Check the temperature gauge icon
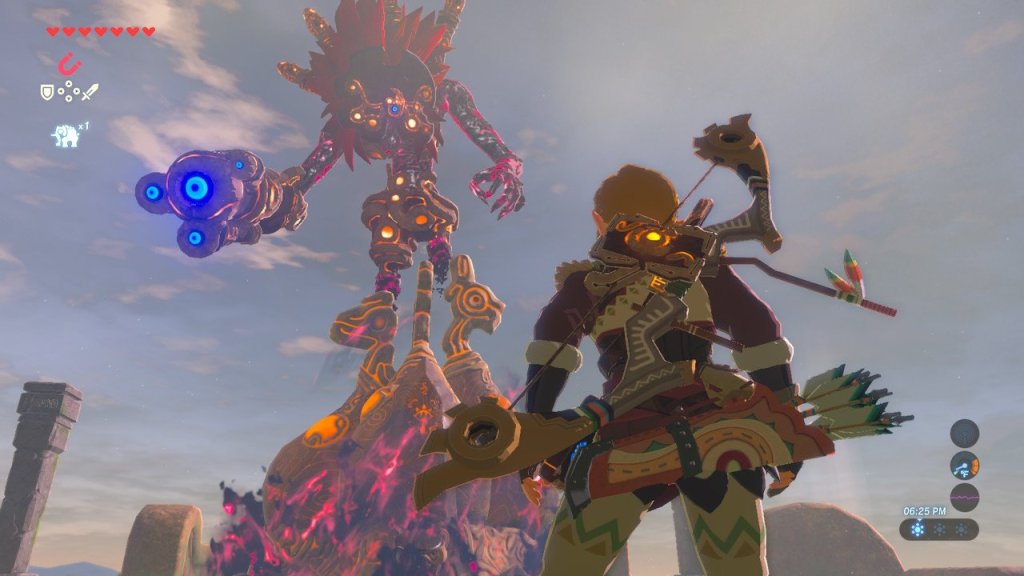The width and height of the screenshot is (1024, 576). point(964,465)
